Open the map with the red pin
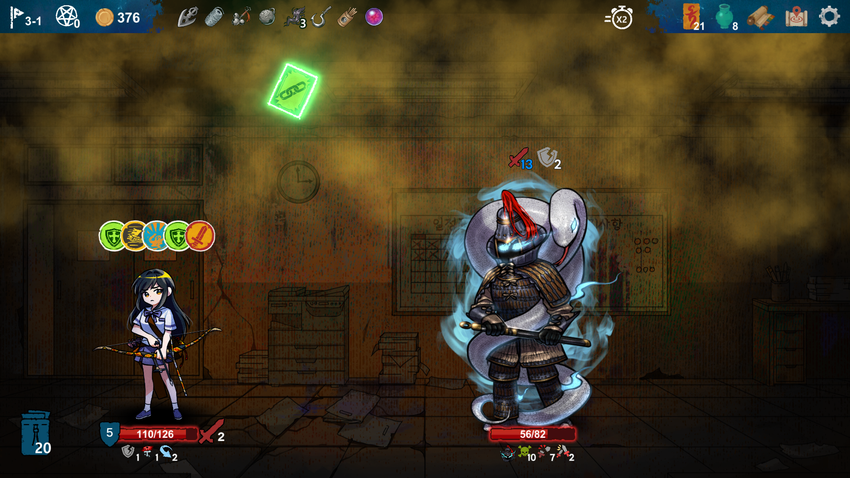Viewport: 850px width, 478px height. [x=796, y=16]
